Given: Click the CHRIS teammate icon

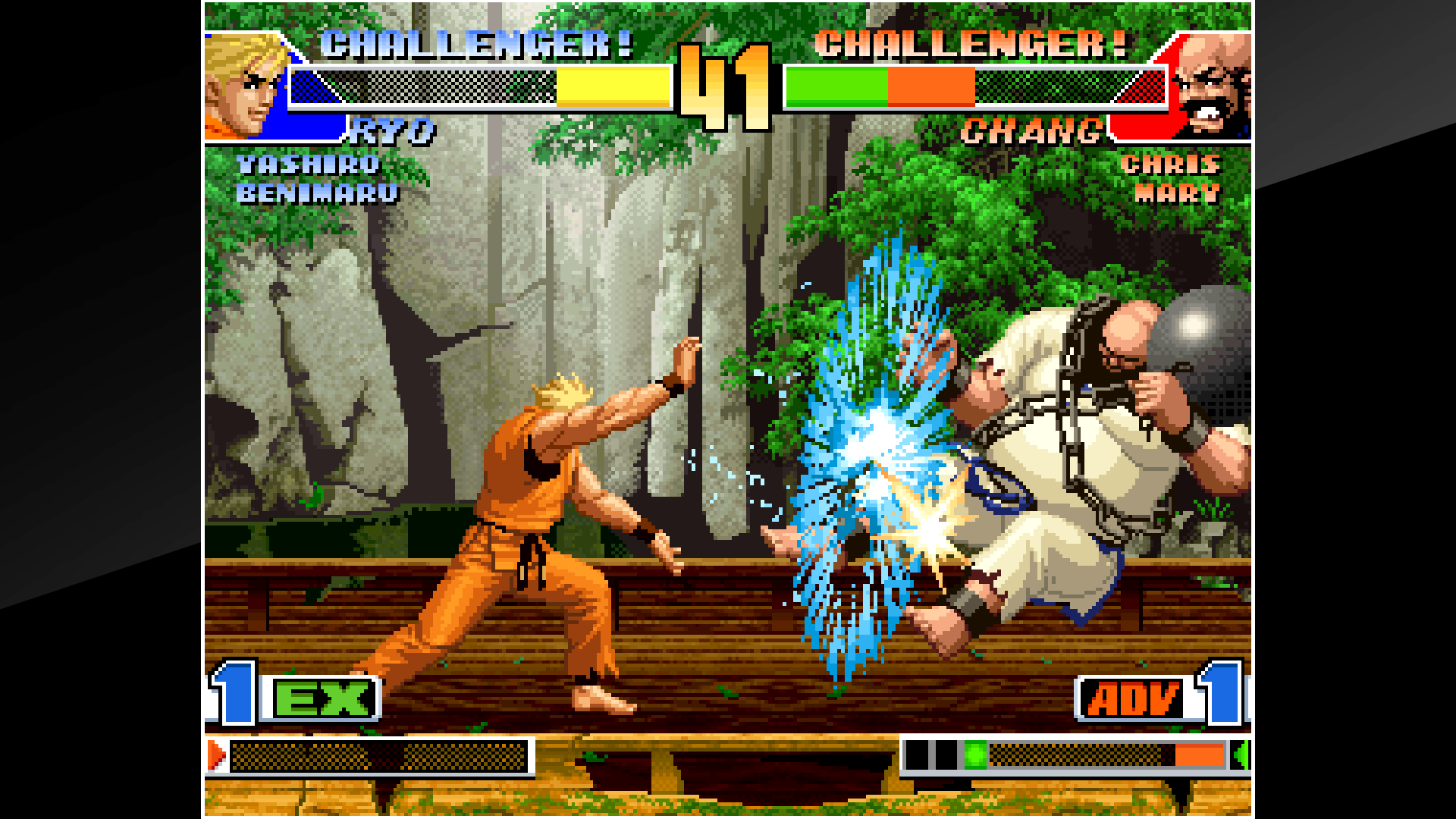Looking at the screenshot, I should pos(1172,164).
